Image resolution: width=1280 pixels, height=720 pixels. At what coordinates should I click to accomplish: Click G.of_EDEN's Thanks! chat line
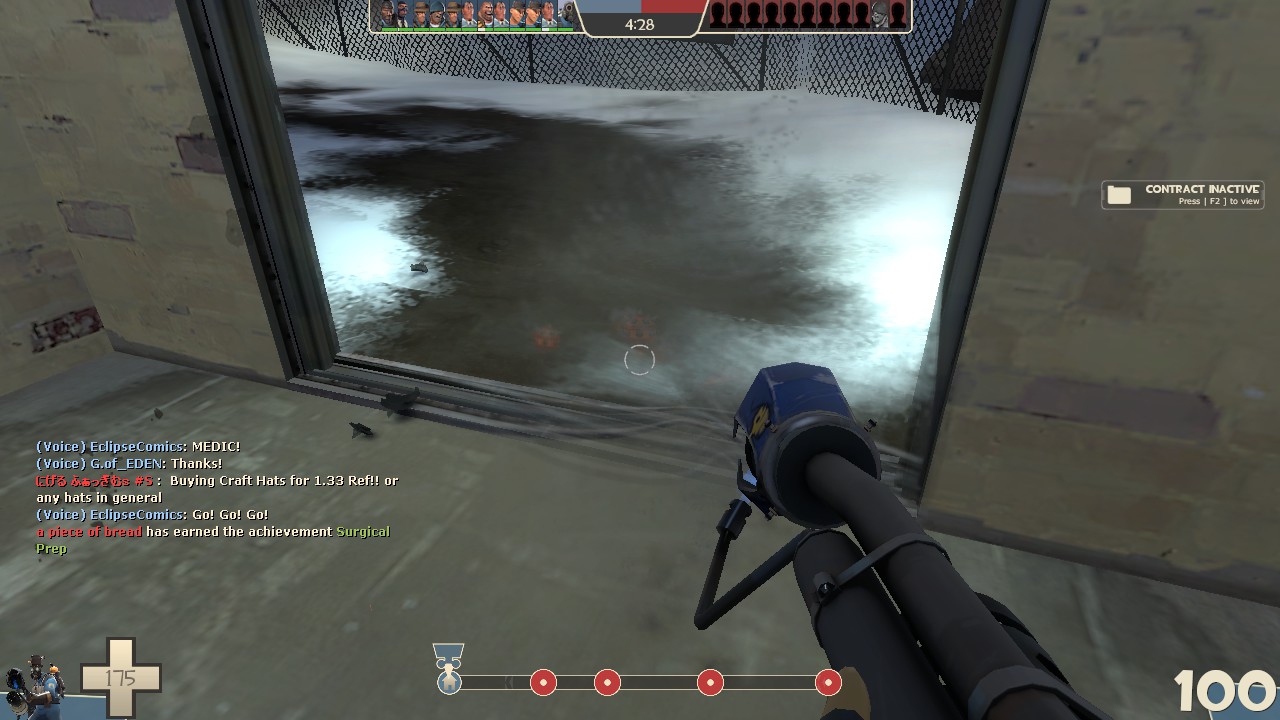[x=129, y=464]
